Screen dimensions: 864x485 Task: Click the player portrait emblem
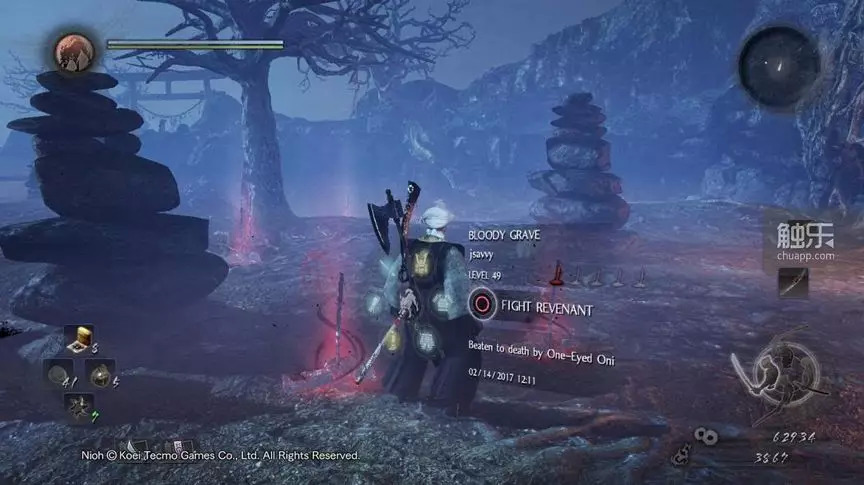tap(72, 53)
